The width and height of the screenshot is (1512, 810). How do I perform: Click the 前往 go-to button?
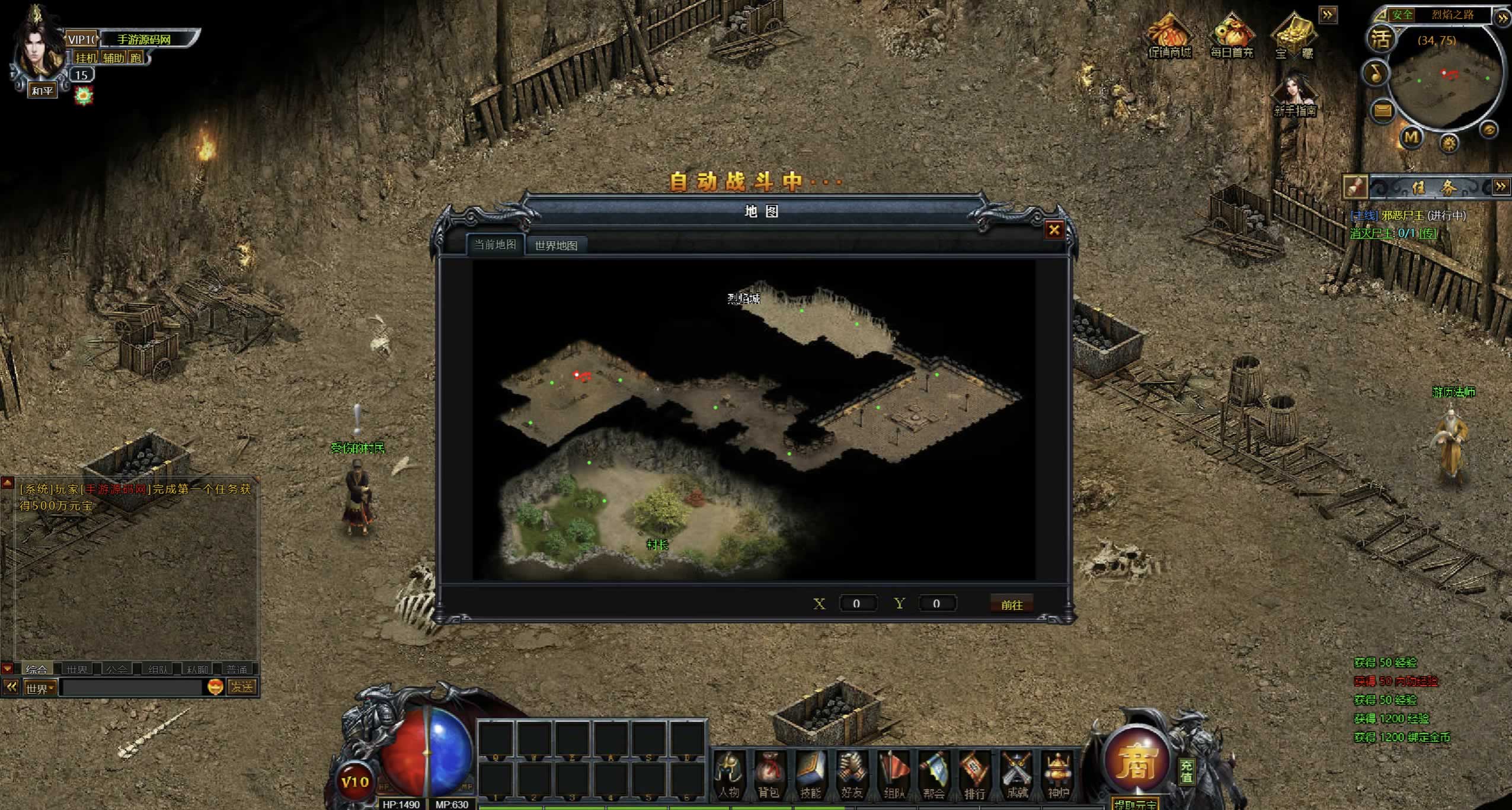(x=1011, y=604)
